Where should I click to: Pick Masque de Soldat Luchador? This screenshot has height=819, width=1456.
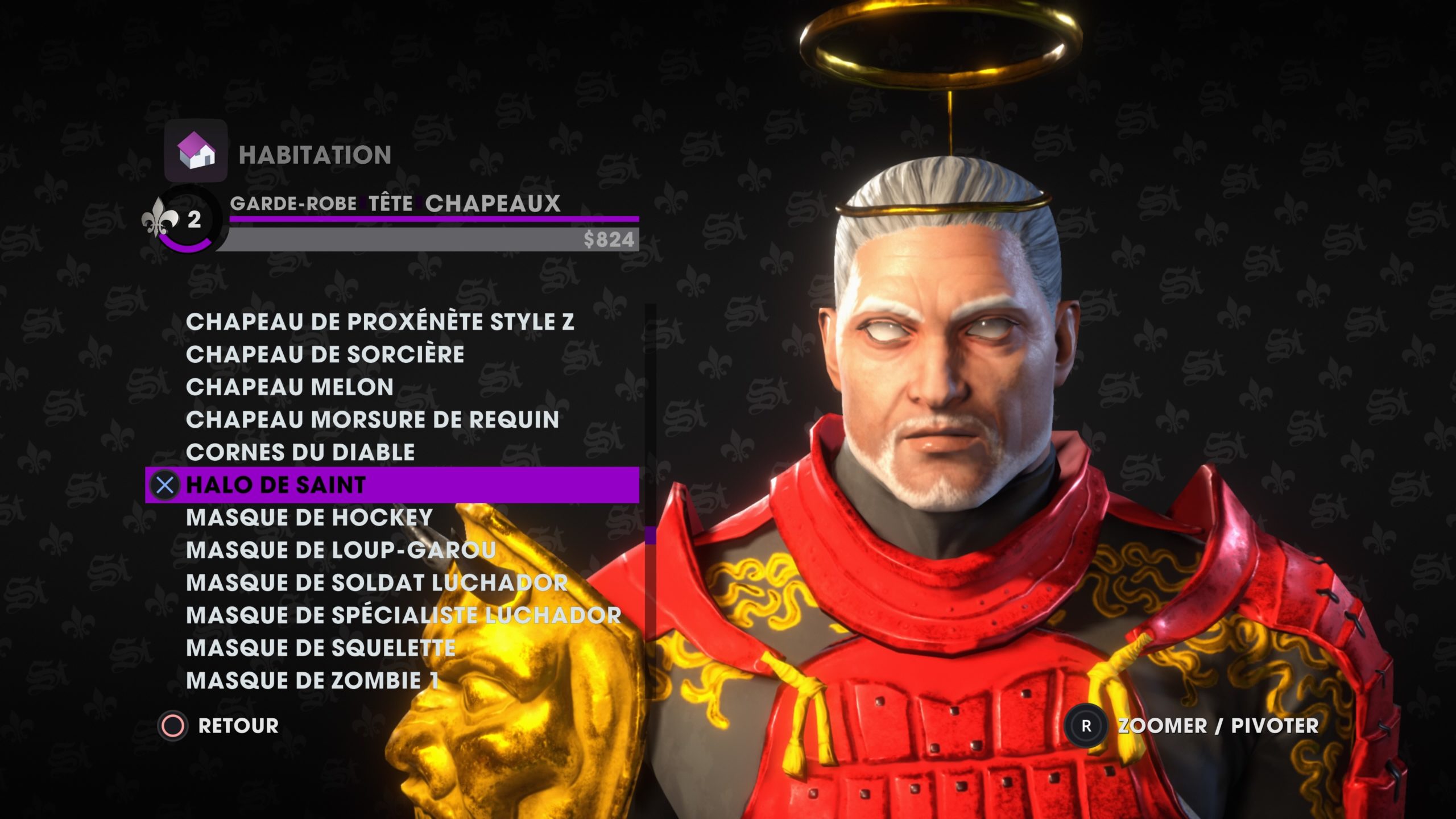(377, 583)
